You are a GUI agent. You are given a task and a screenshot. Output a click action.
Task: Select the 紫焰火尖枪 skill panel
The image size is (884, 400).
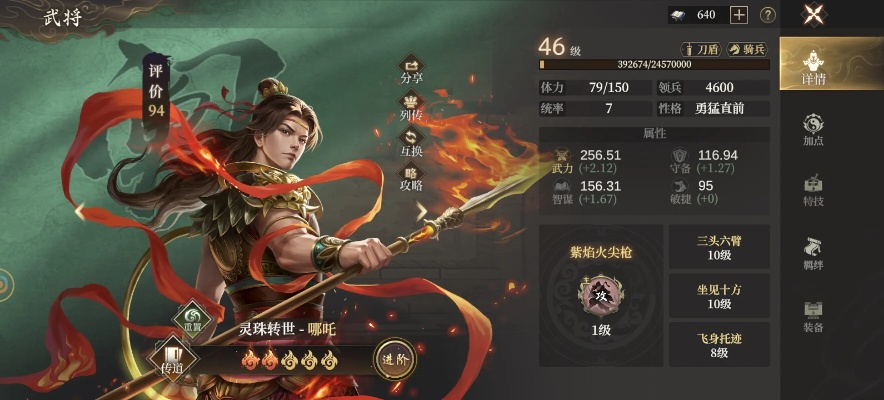point(601,294)
